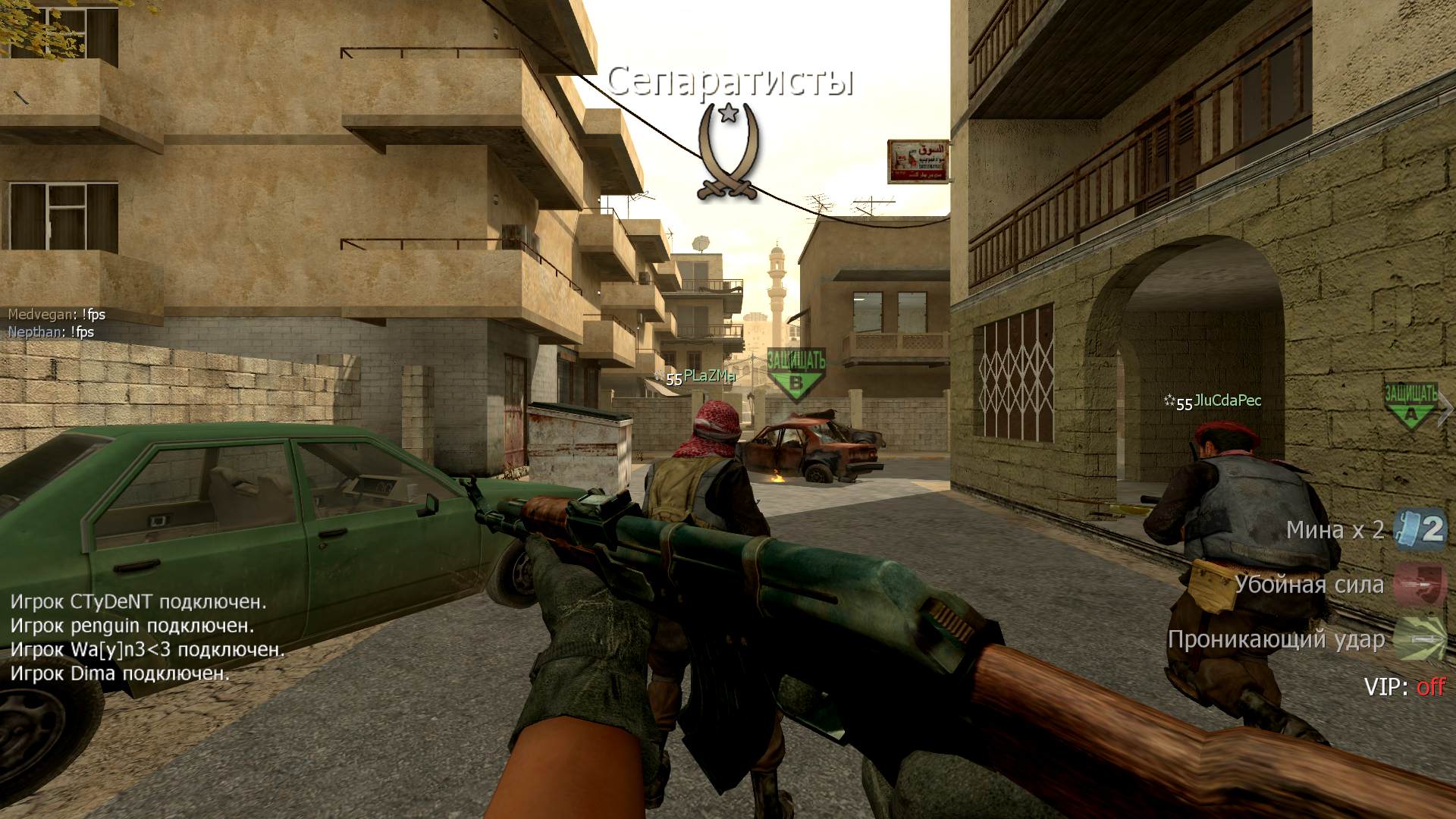Click the Dima connected notification line

120,673
